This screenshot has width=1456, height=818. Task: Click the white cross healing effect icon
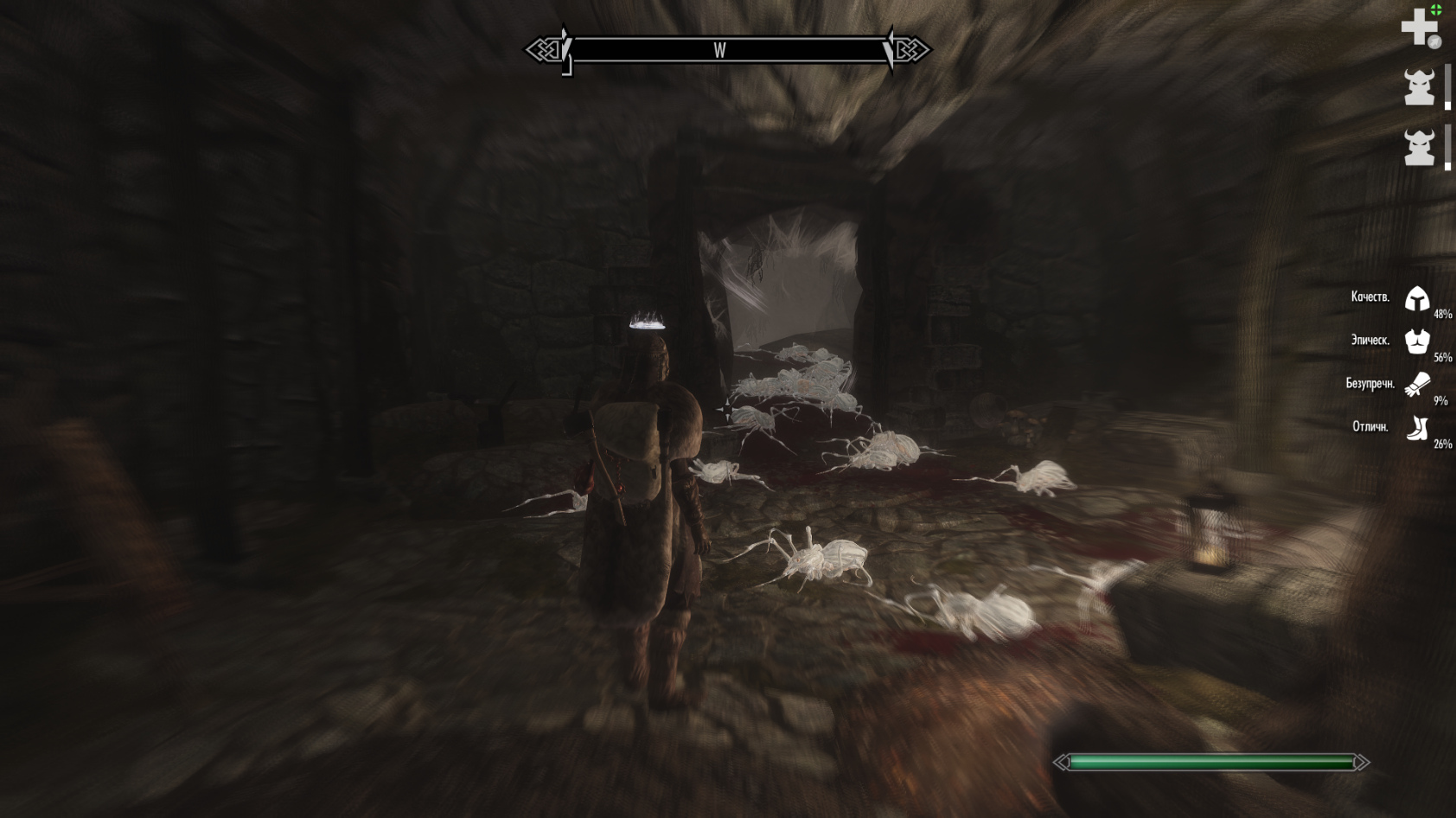1419,28
